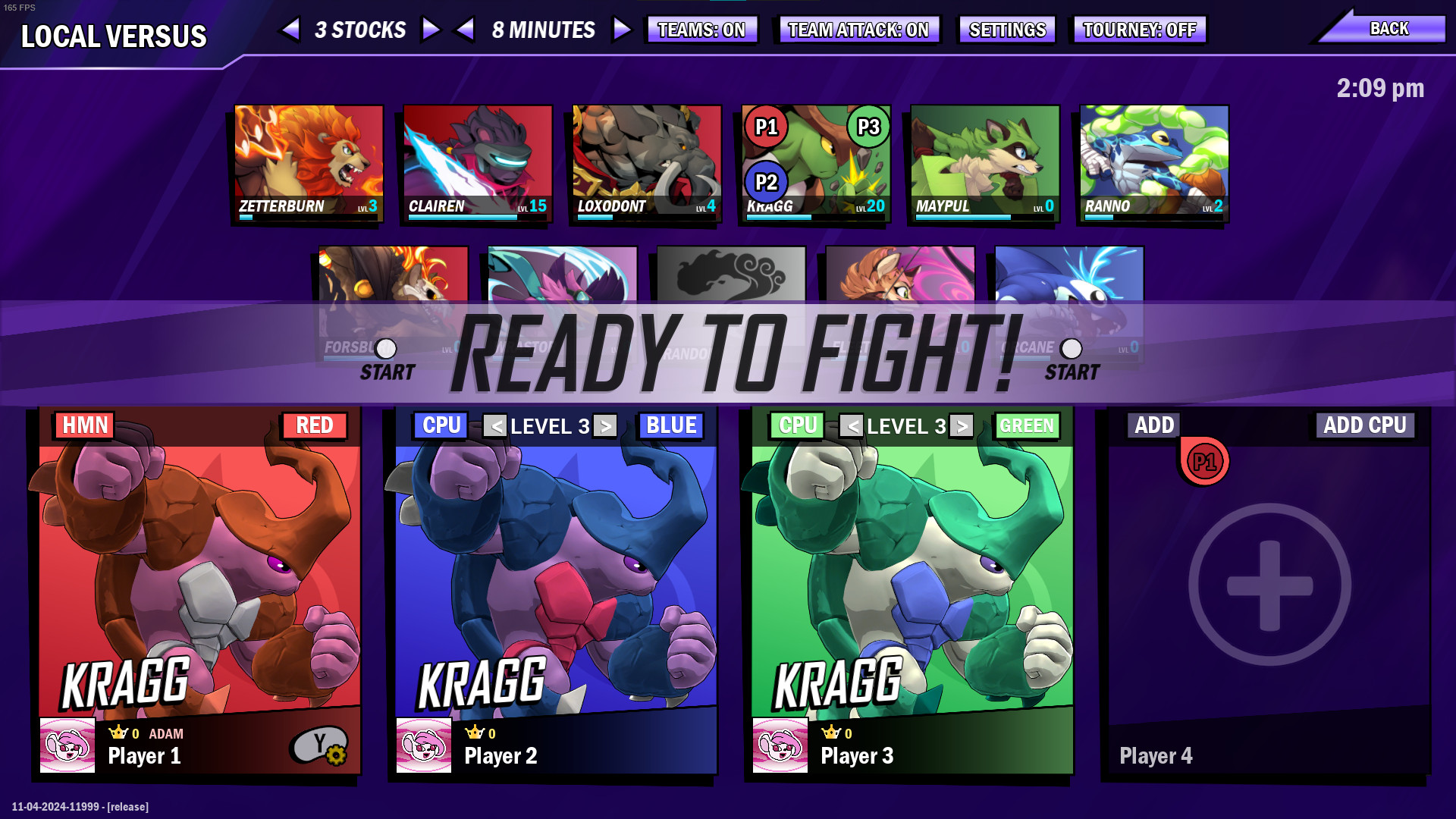Select Clairen's character portrait
The image size is (1456, 819).
click(476, 159)
